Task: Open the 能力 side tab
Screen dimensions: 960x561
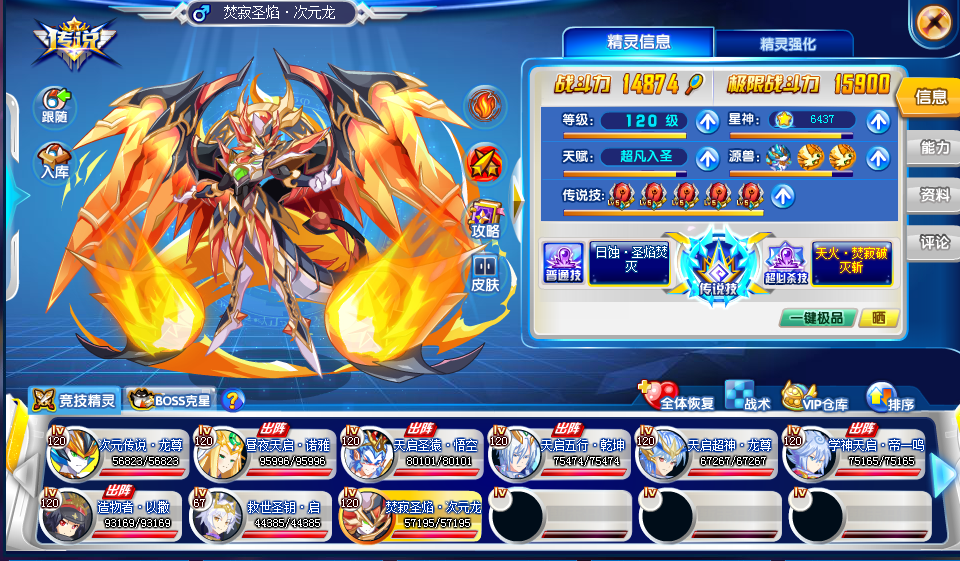Action: click(x=934, y=147)
